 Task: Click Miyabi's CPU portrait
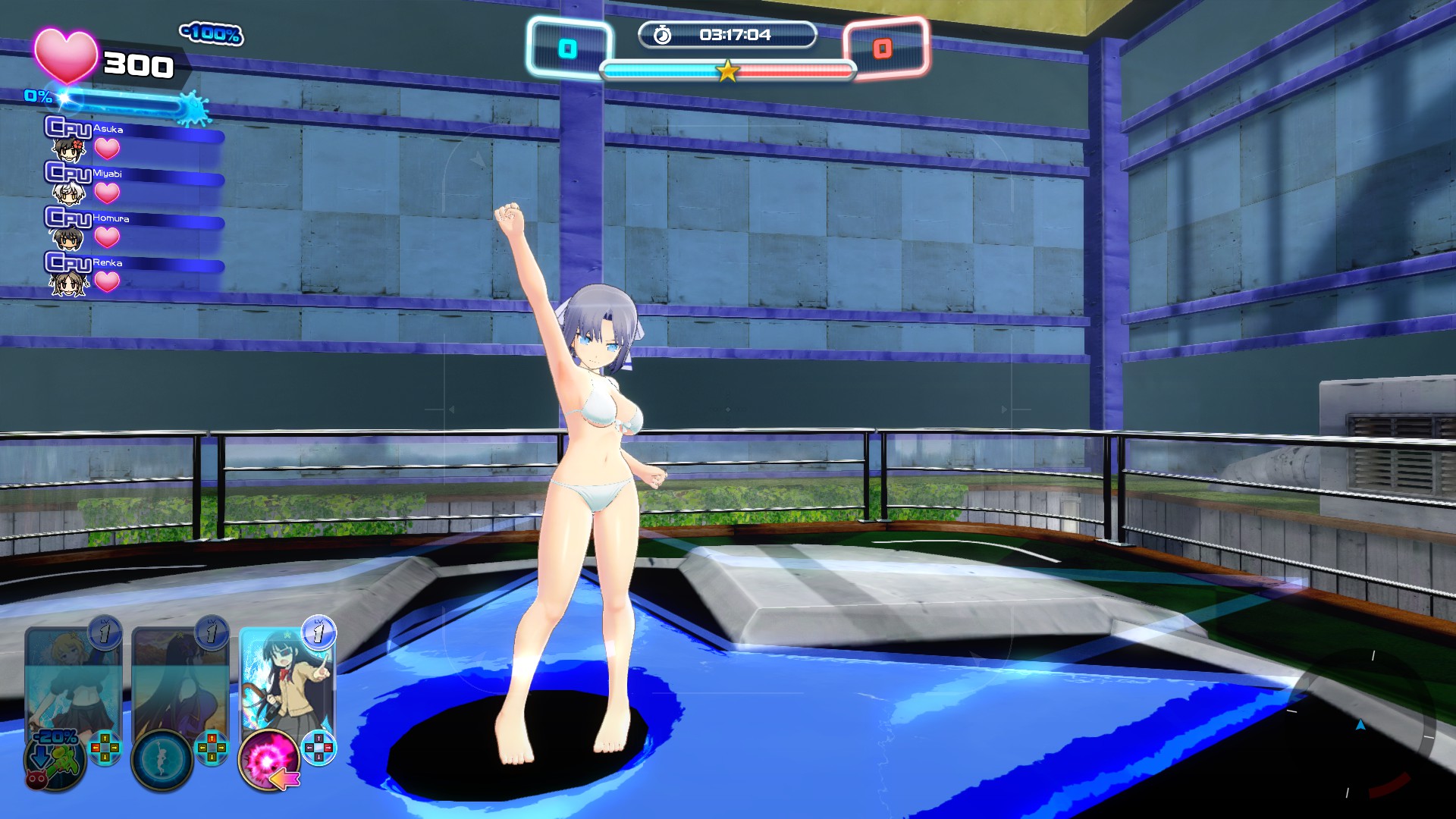click(69, 193)
